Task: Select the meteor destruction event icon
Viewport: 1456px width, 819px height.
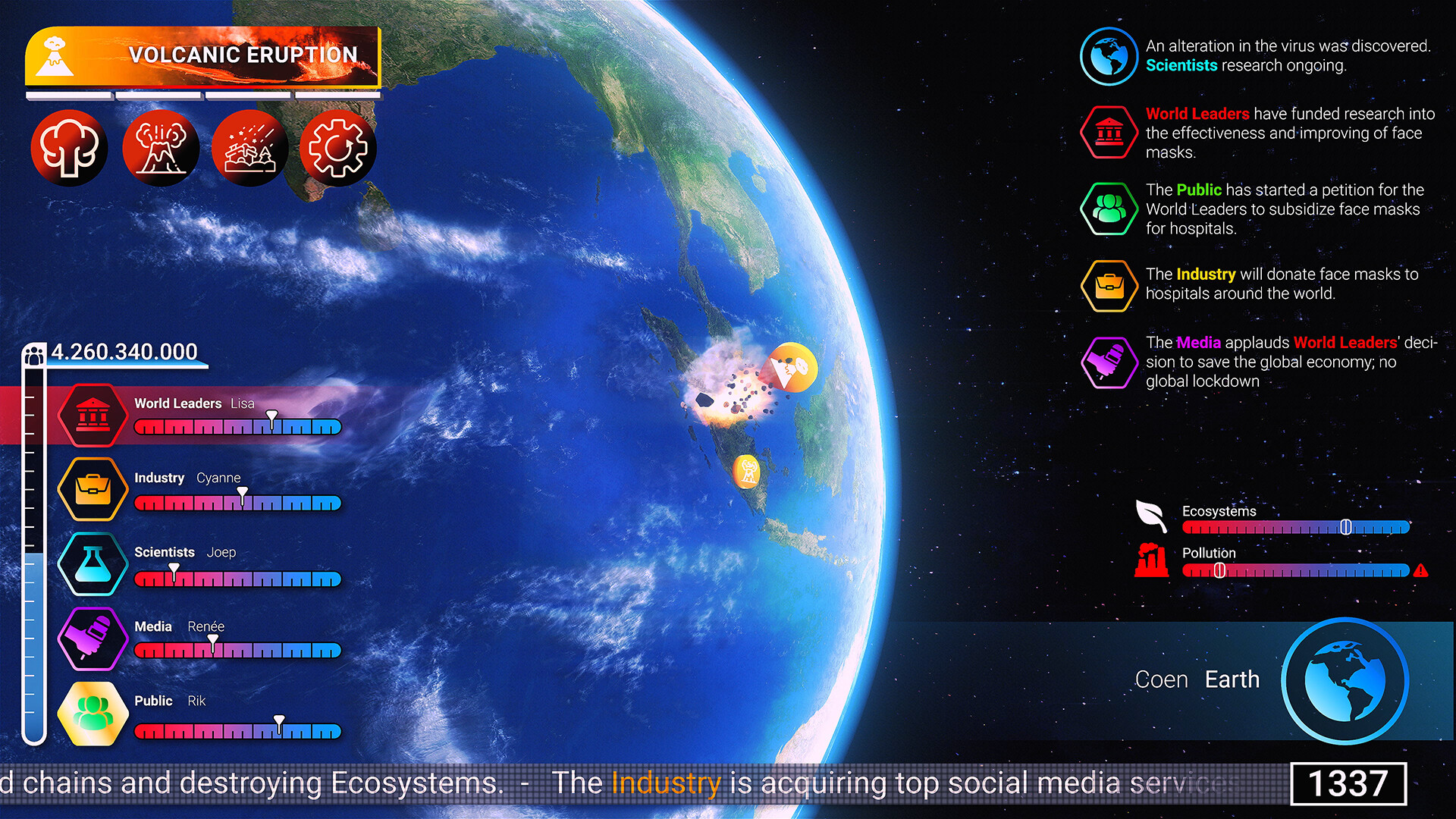Action: (x=249, y=147)
